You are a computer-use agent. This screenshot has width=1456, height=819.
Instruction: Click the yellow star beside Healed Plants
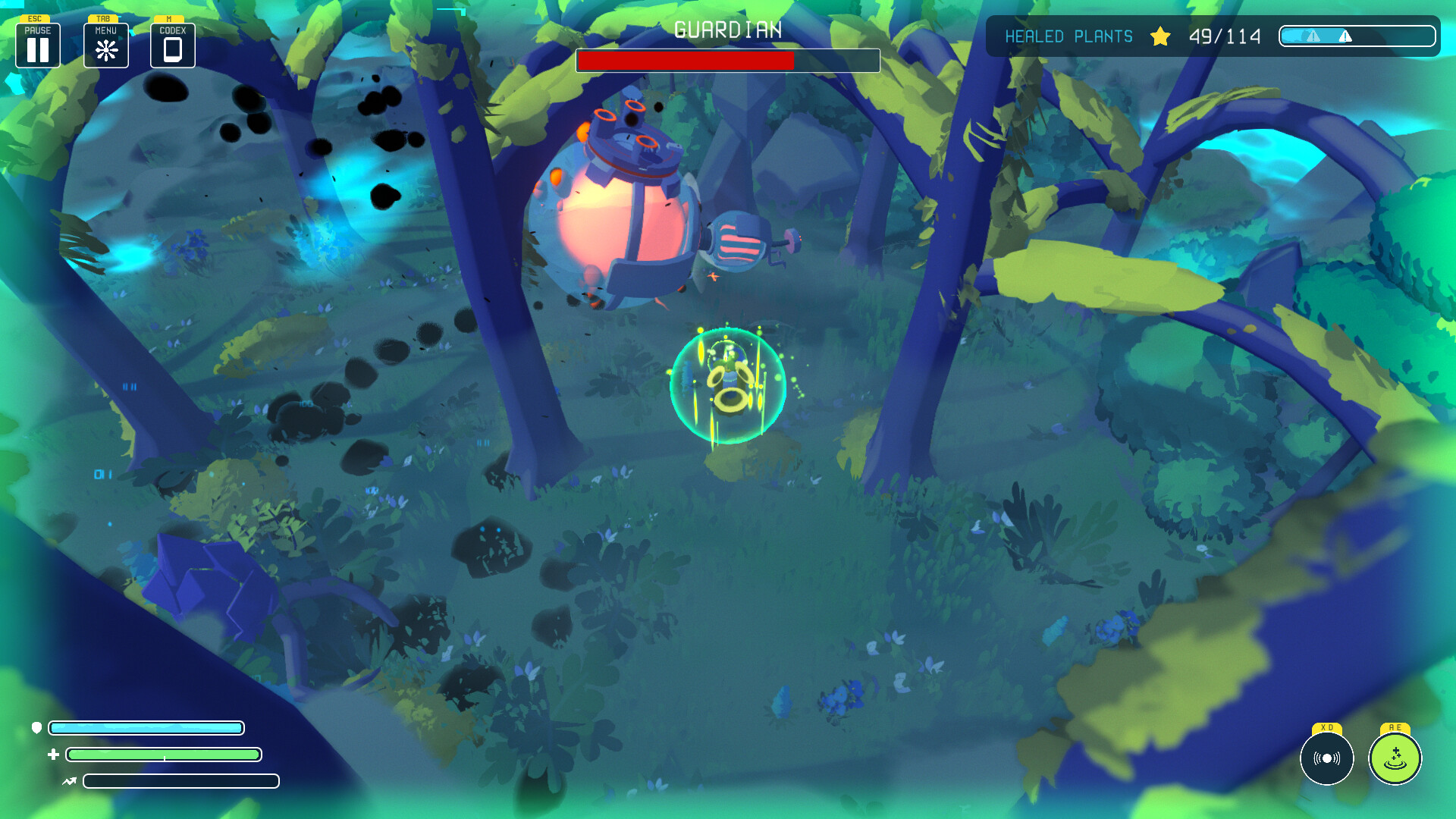[1160, 36]
